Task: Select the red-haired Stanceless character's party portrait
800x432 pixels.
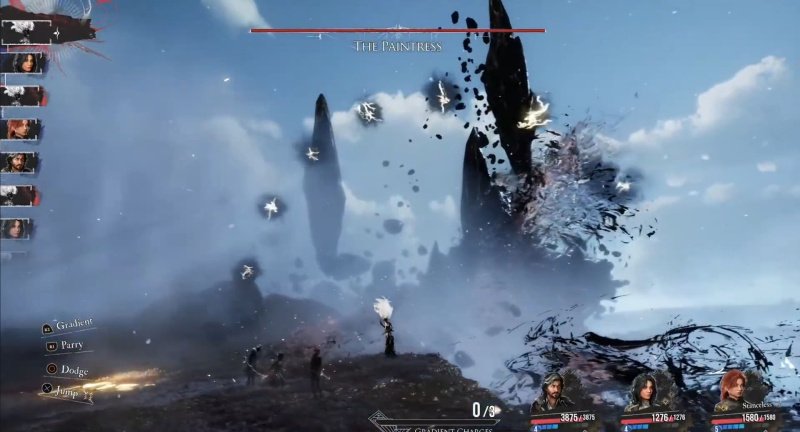Action: [734, 390]
